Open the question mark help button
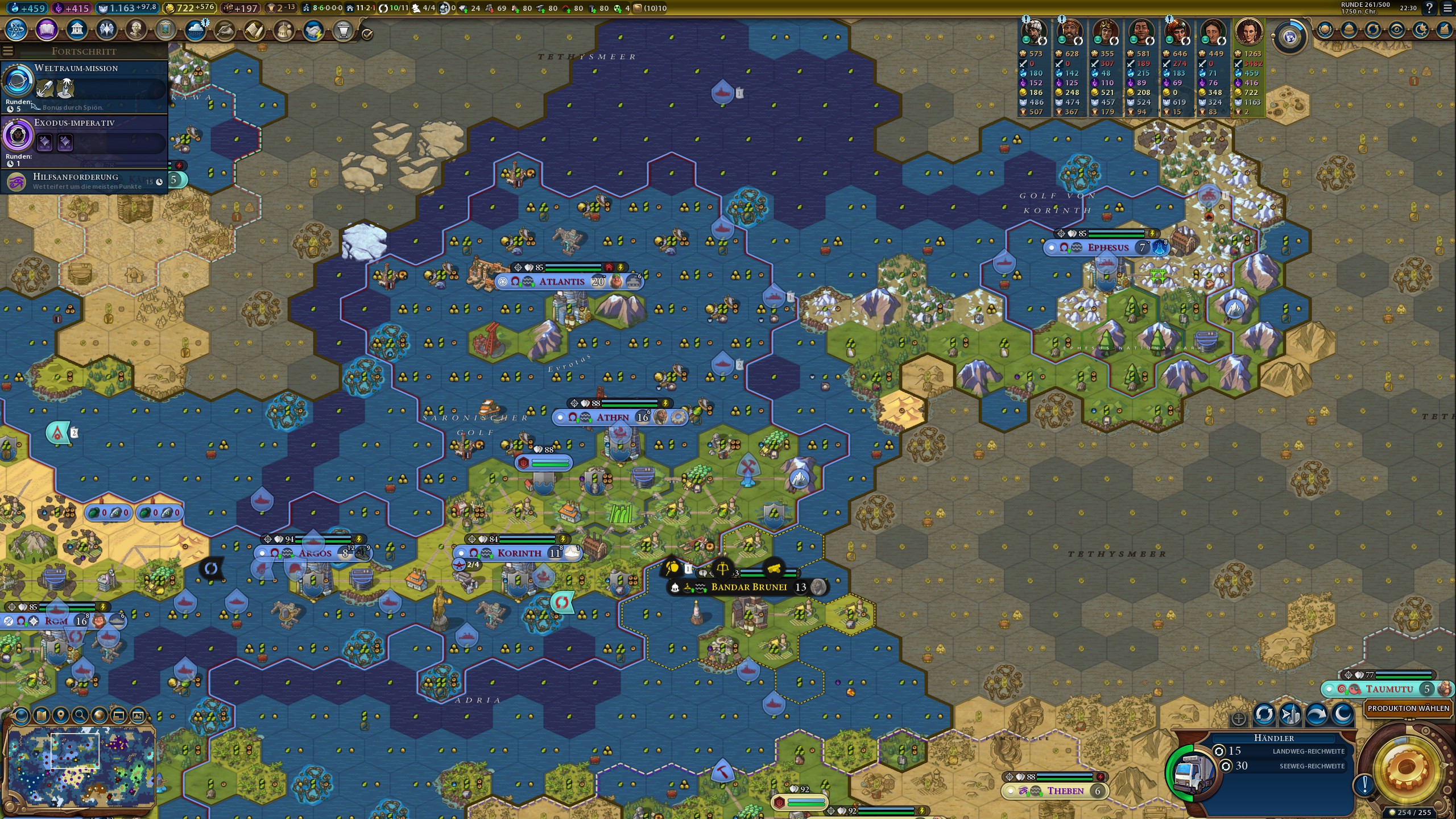 [1429, 8]
